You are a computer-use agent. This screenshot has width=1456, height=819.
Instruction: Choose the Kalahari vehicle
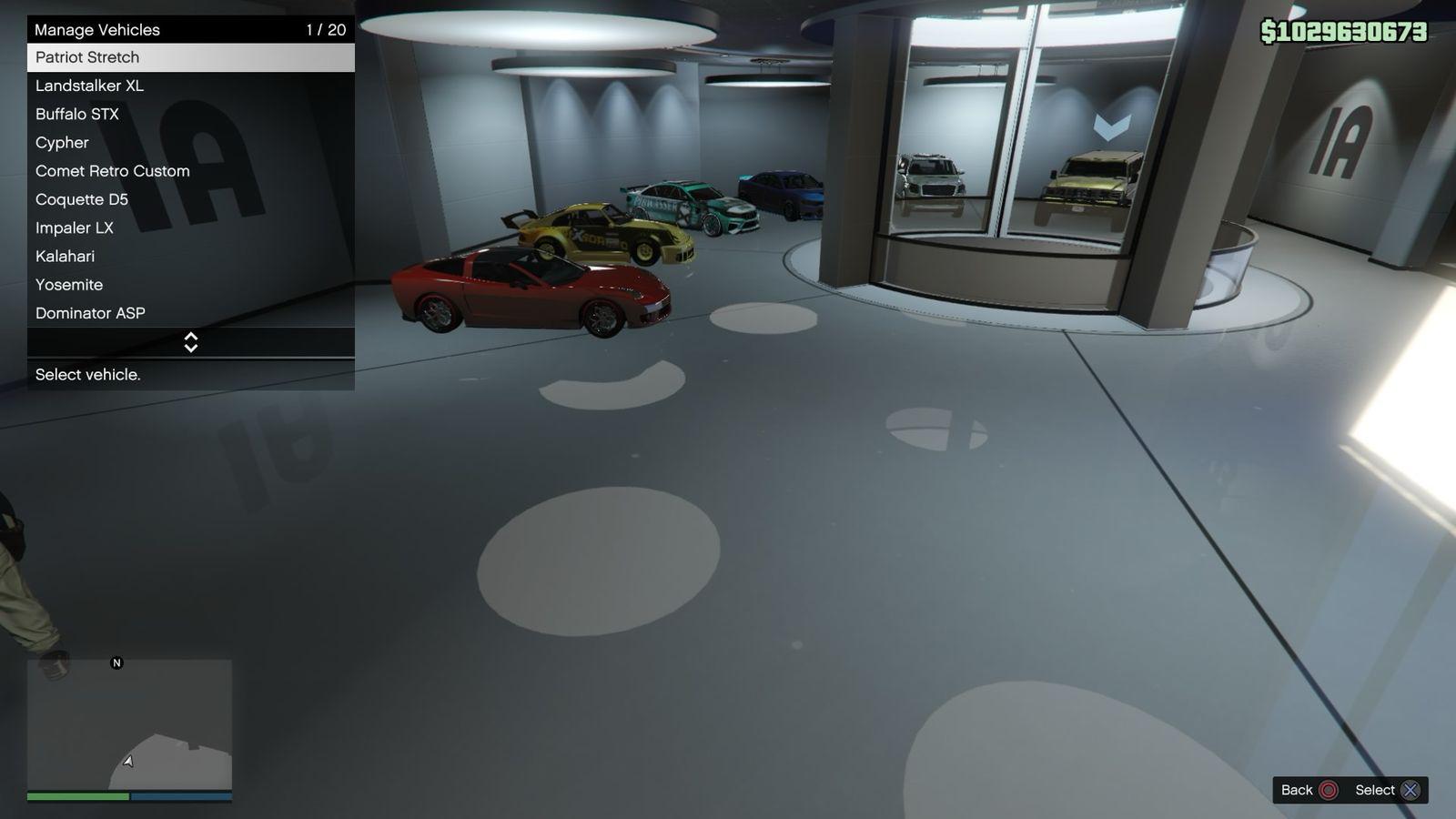coord(190,257)
